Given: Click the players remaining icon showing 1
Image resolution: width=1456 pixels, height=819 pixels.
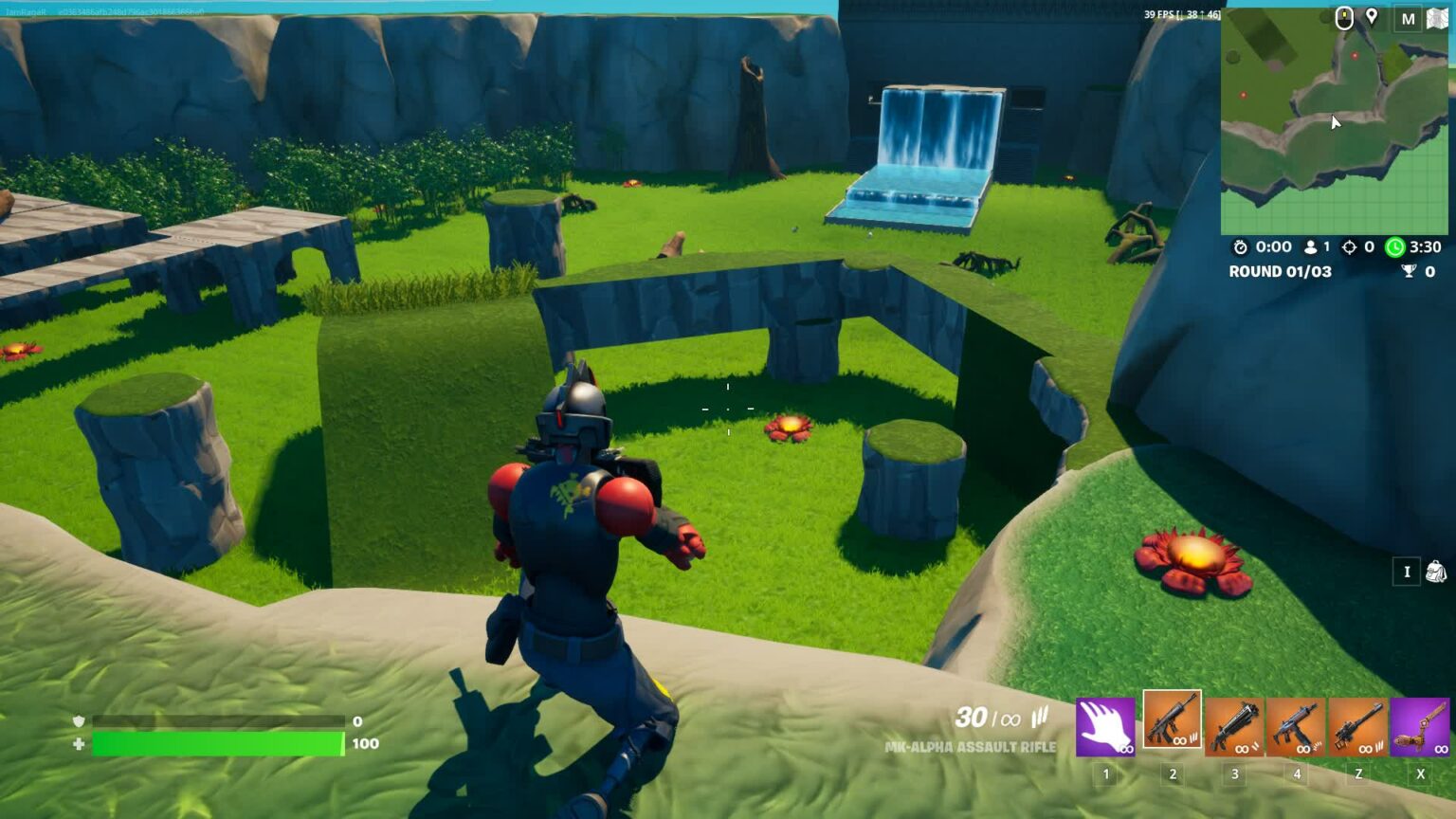Looking at the screenshot, I should click(1311, 247).
